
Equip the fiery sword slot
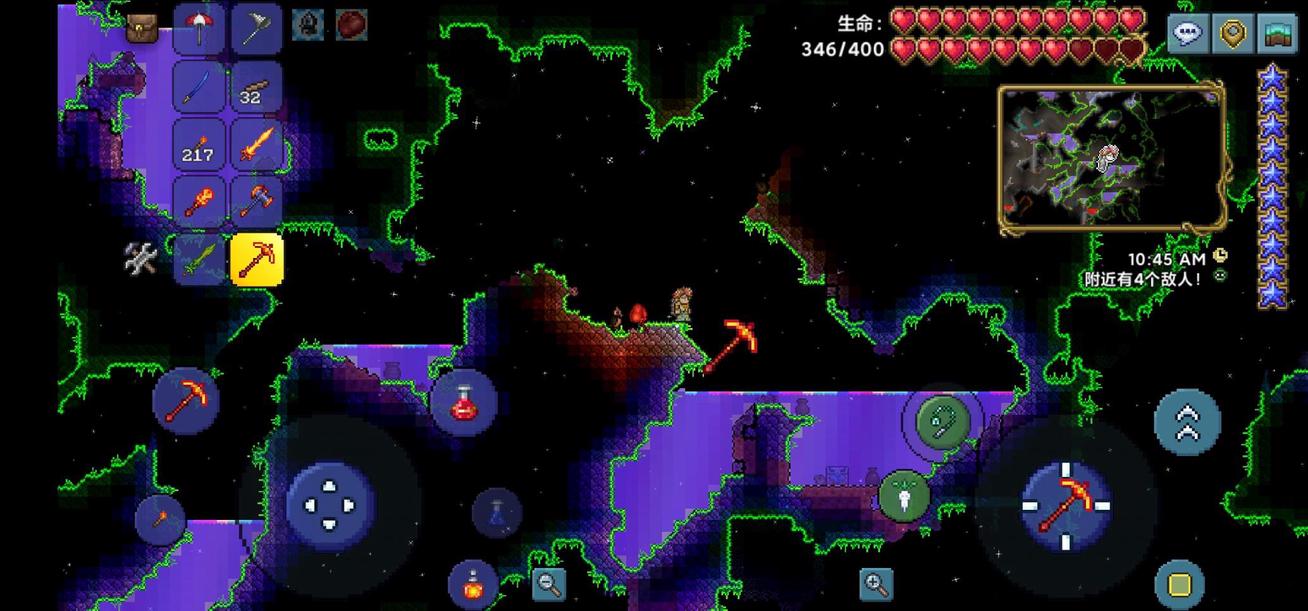[x=257, y=145]
